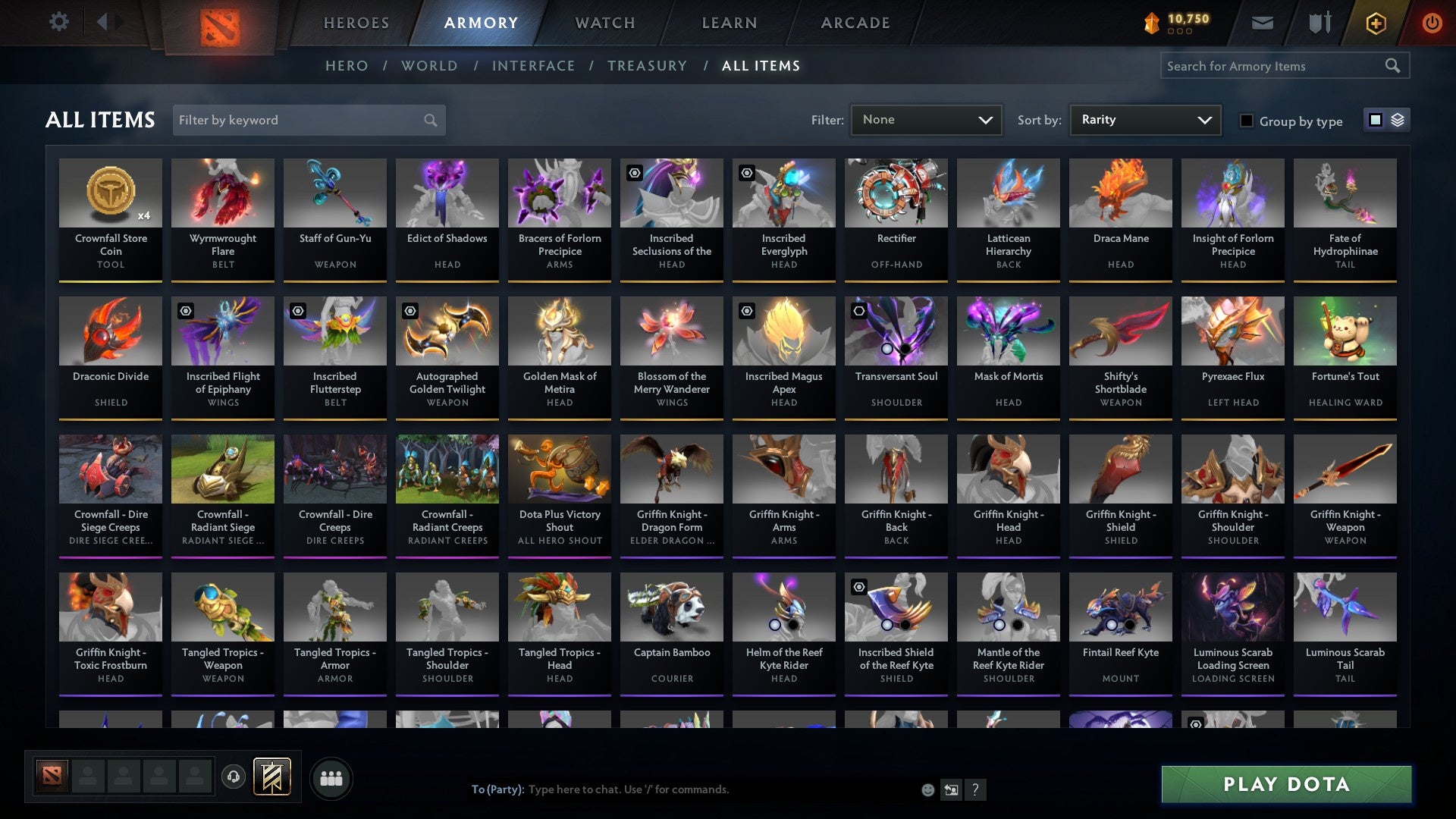
Task: Open the Sort by dropdown set to Rarity
Action: pyautogui.click(x=1144, y=120)
